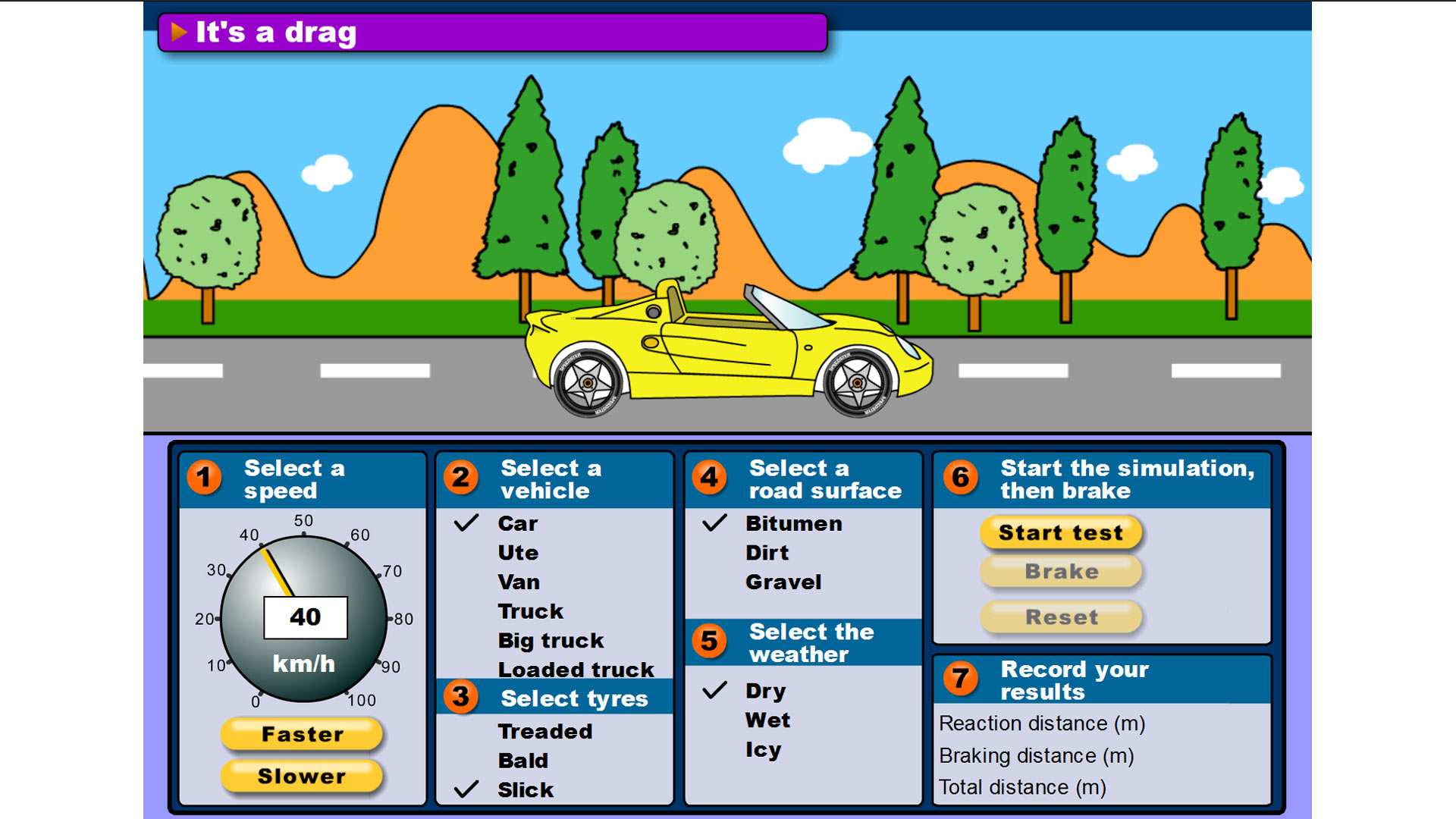Select the Gravel road surface
The height and width of the screenshot is (819, 1456).
pyautogui.click(x=785, y=582)
